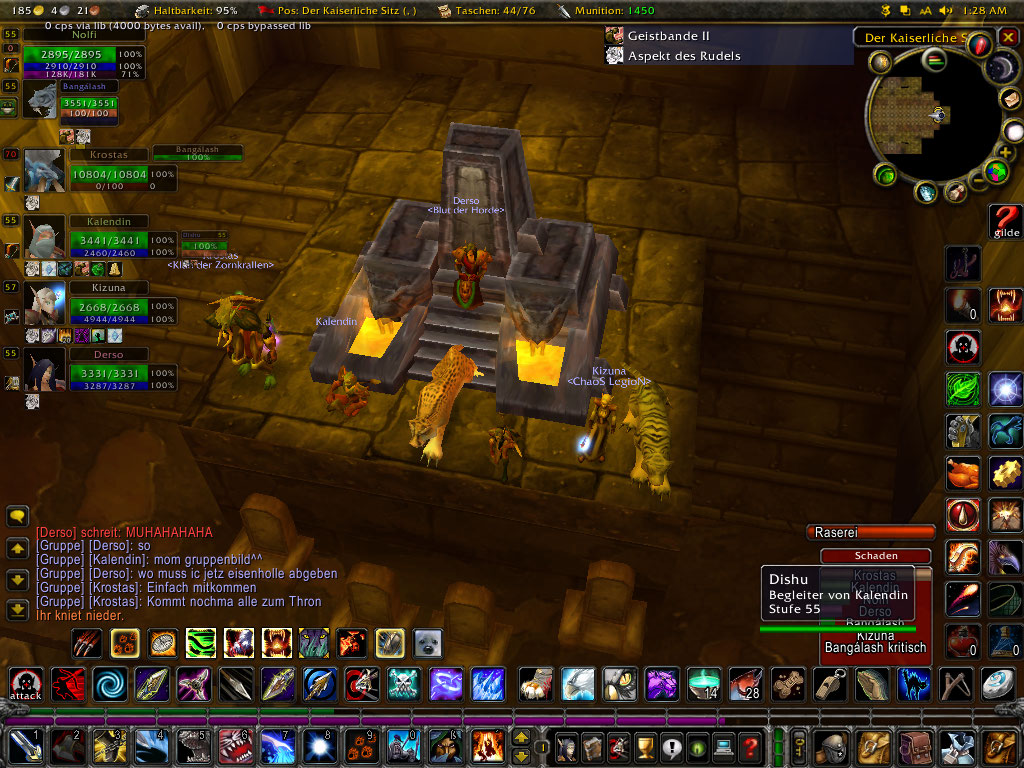Activate the red 'attack' skull button

(26, 685)
